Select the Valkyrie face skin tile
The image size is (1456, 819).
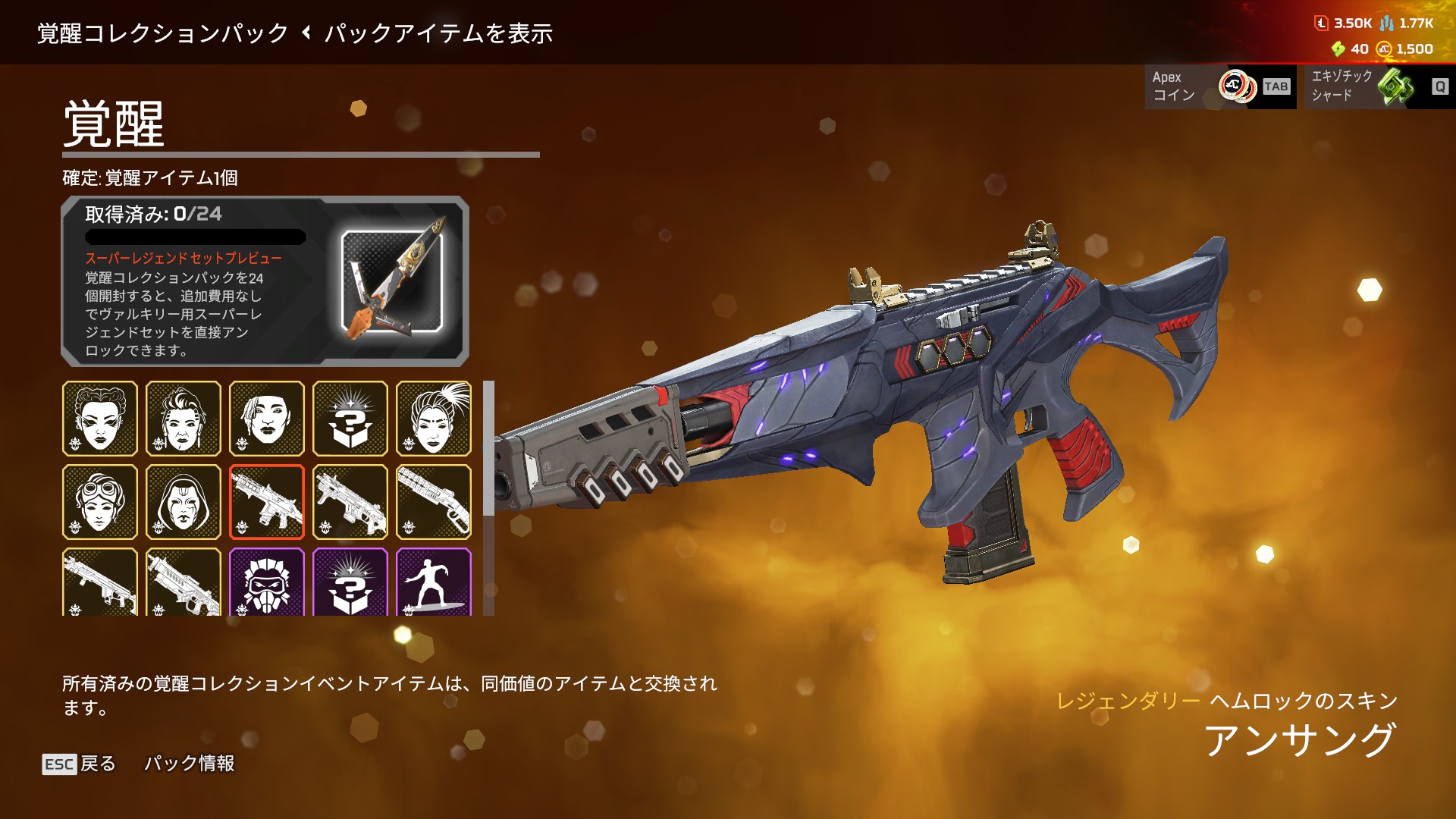[x=184, y=419]
